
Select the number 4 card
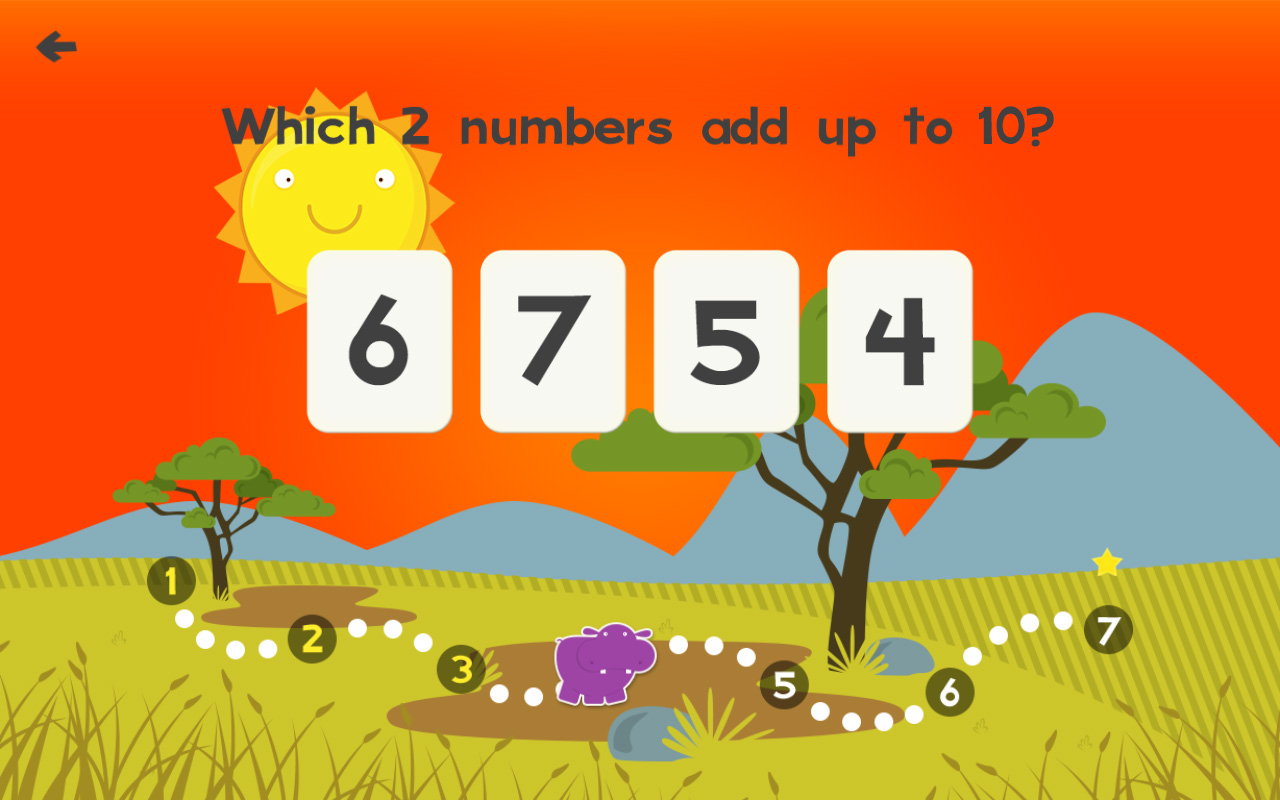900,342
